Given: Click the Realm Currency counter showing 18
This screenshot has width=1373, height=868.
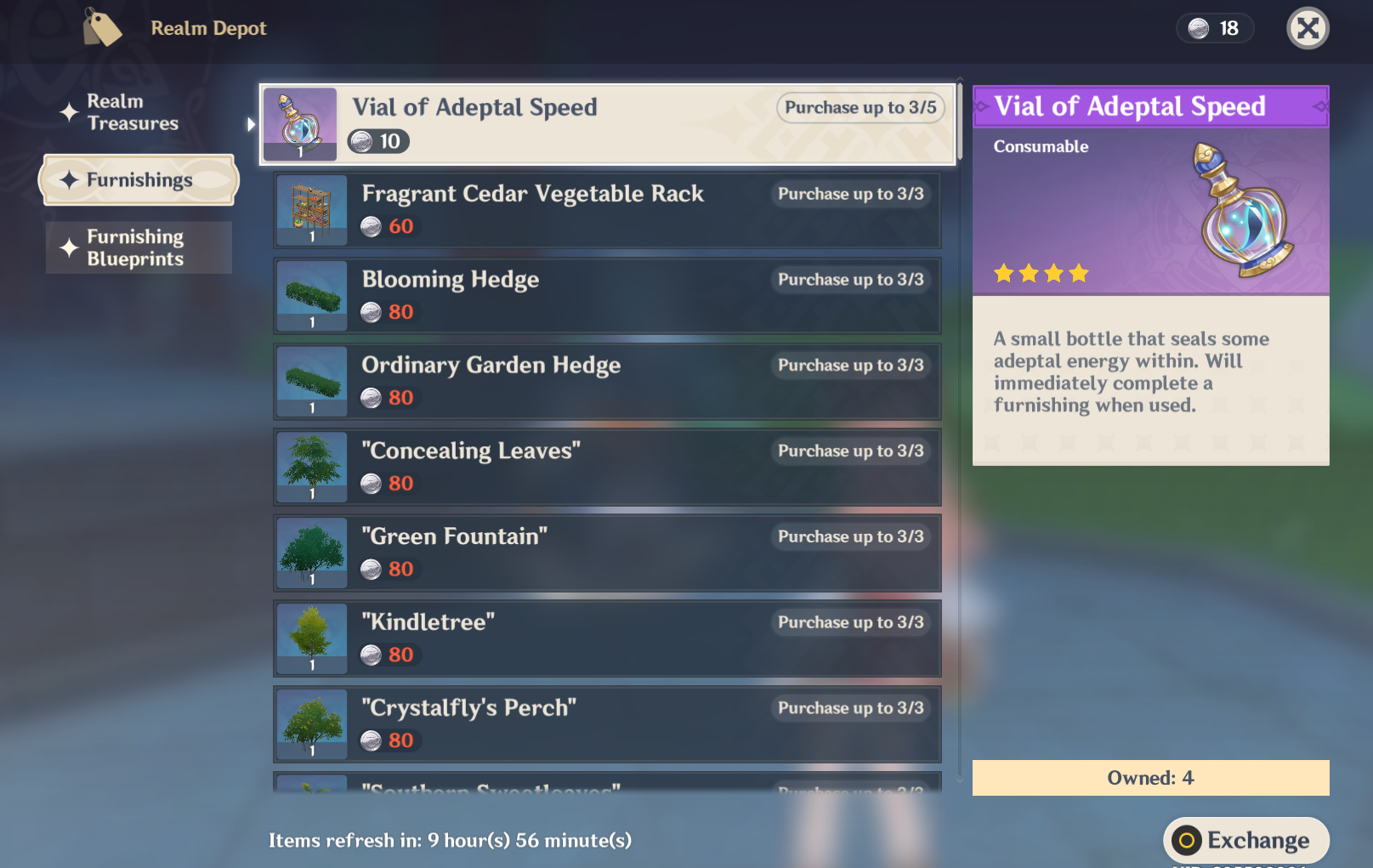Looking at the screenshot, I should pos(1214,28).
